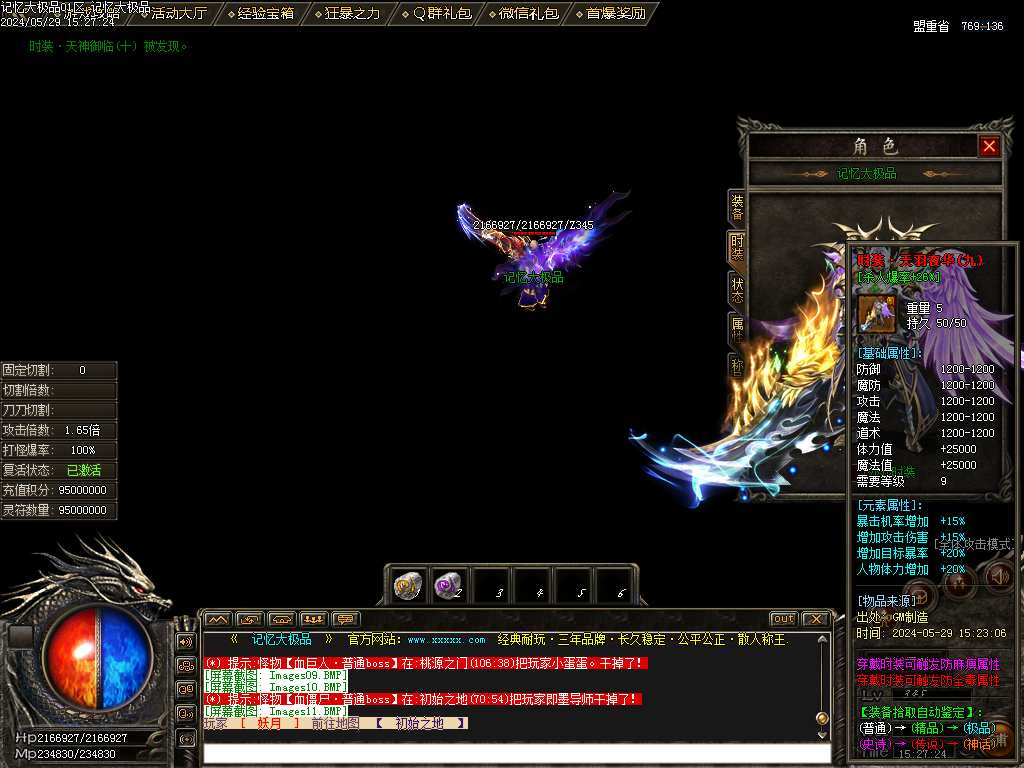
Task: Select the 时装 fashion tab
Action: coord(737,248)
